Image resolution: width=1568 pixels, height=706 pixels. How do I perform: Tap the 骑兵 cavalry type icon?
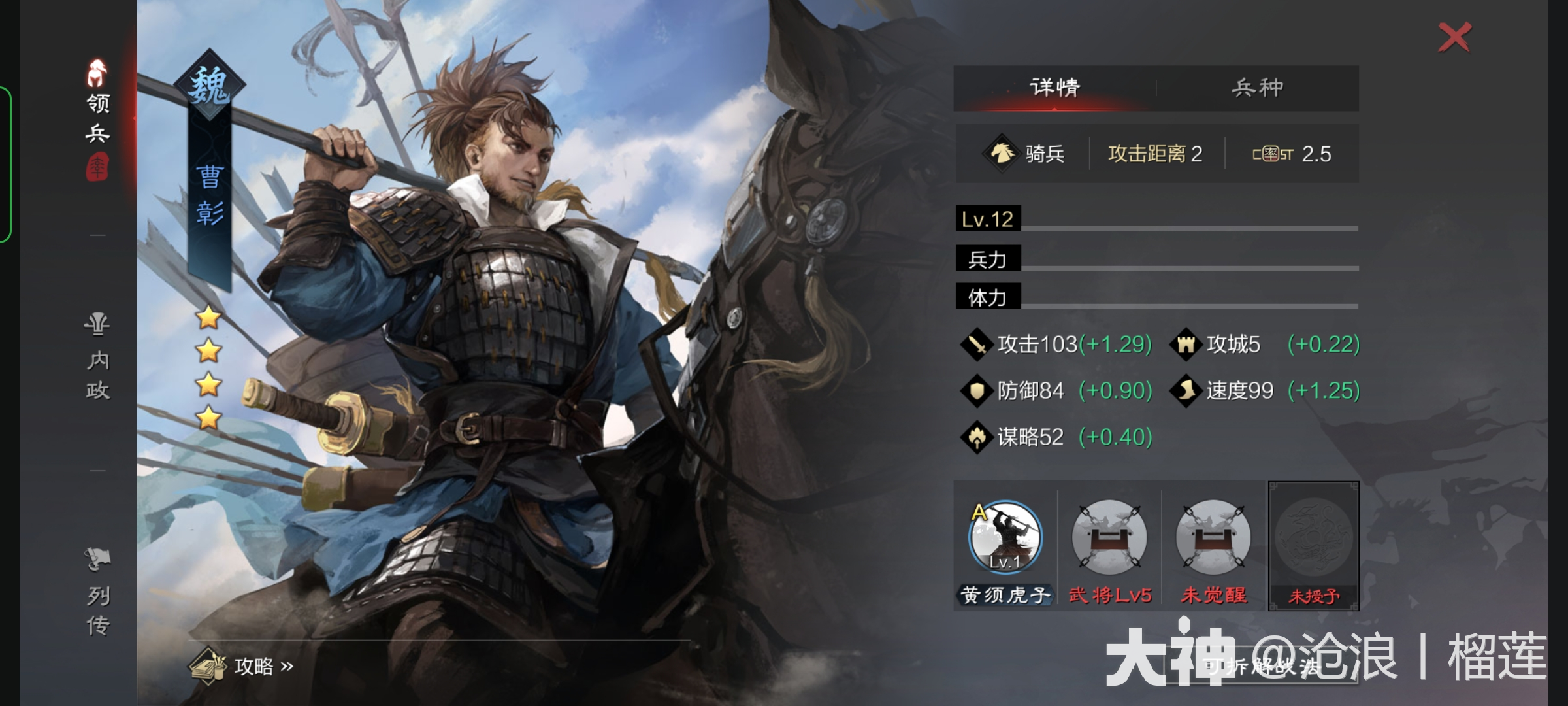point(1001,154)
